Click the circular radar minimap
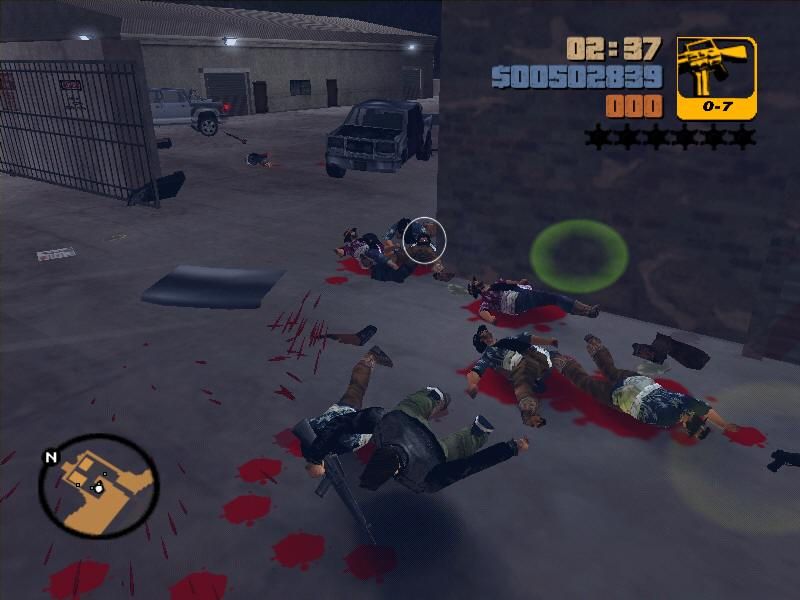 (98, 485)
